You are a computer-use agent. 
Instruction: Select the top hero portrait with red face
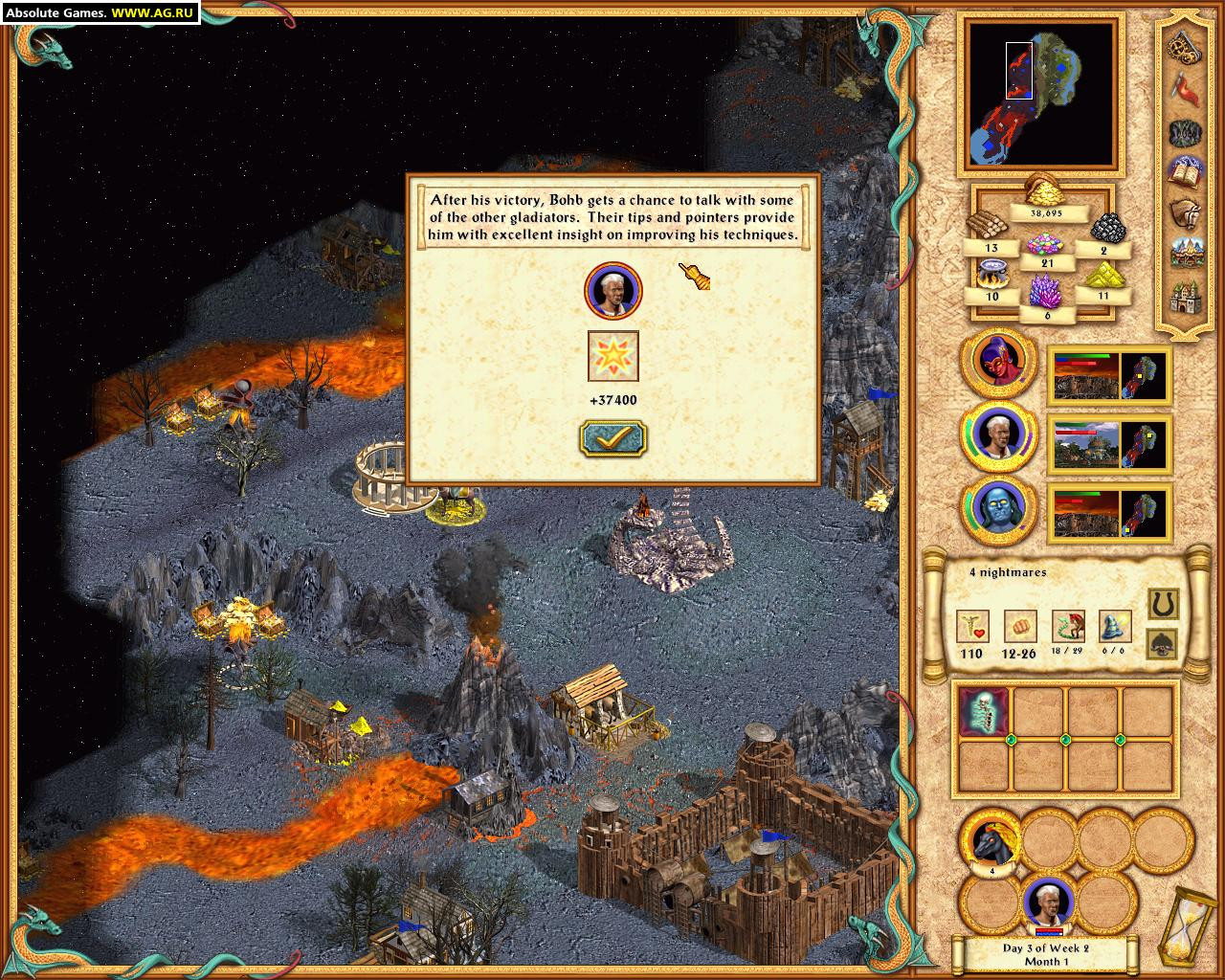point(999,364)
